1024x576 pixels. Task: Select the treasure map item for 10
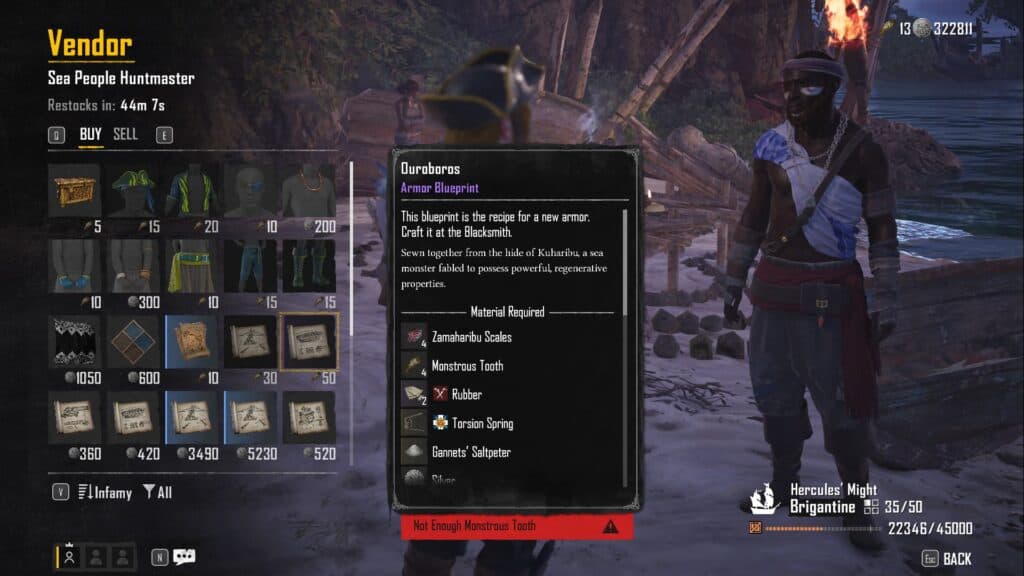click(x=191, y=342)
